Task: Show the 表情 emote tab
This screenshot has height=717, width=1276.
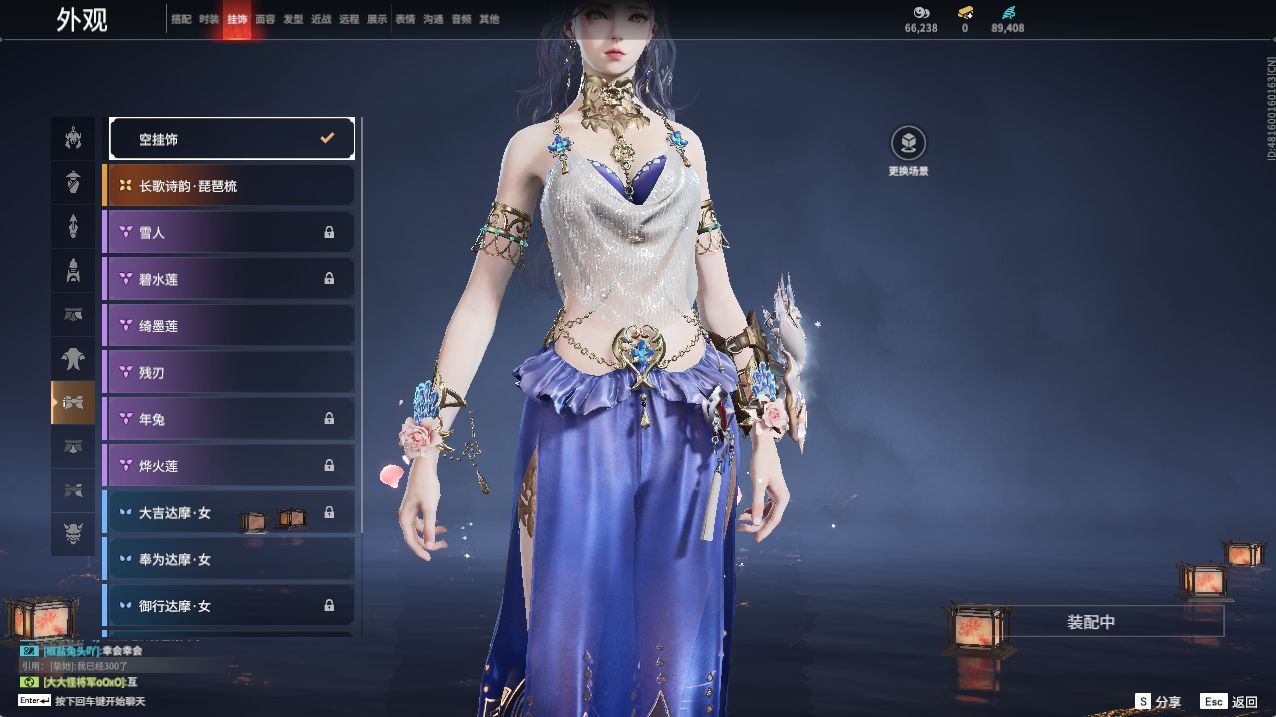Action: 405,19
